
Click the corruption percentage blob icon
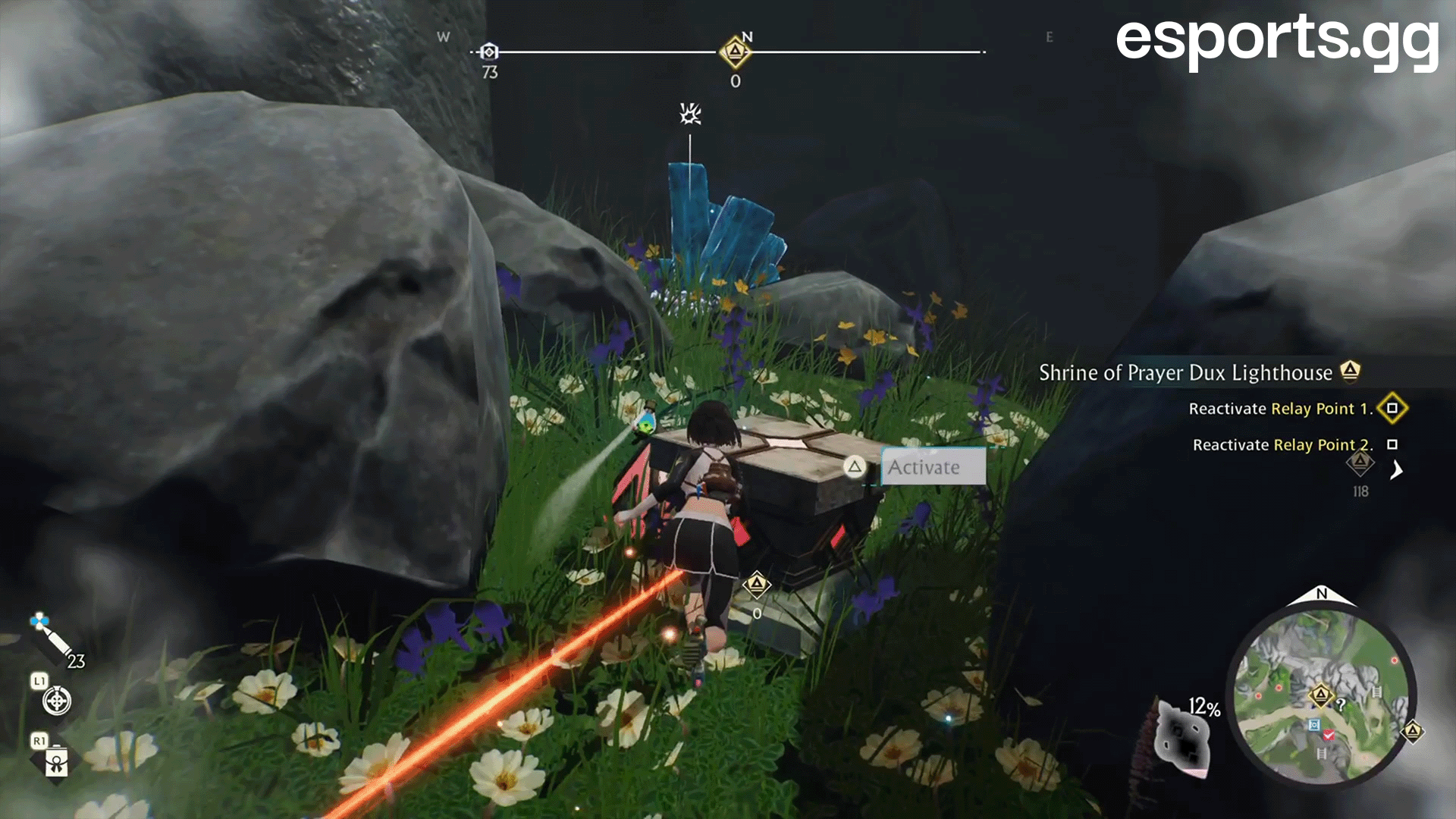pyautogui.click(x=1183, y=736)
